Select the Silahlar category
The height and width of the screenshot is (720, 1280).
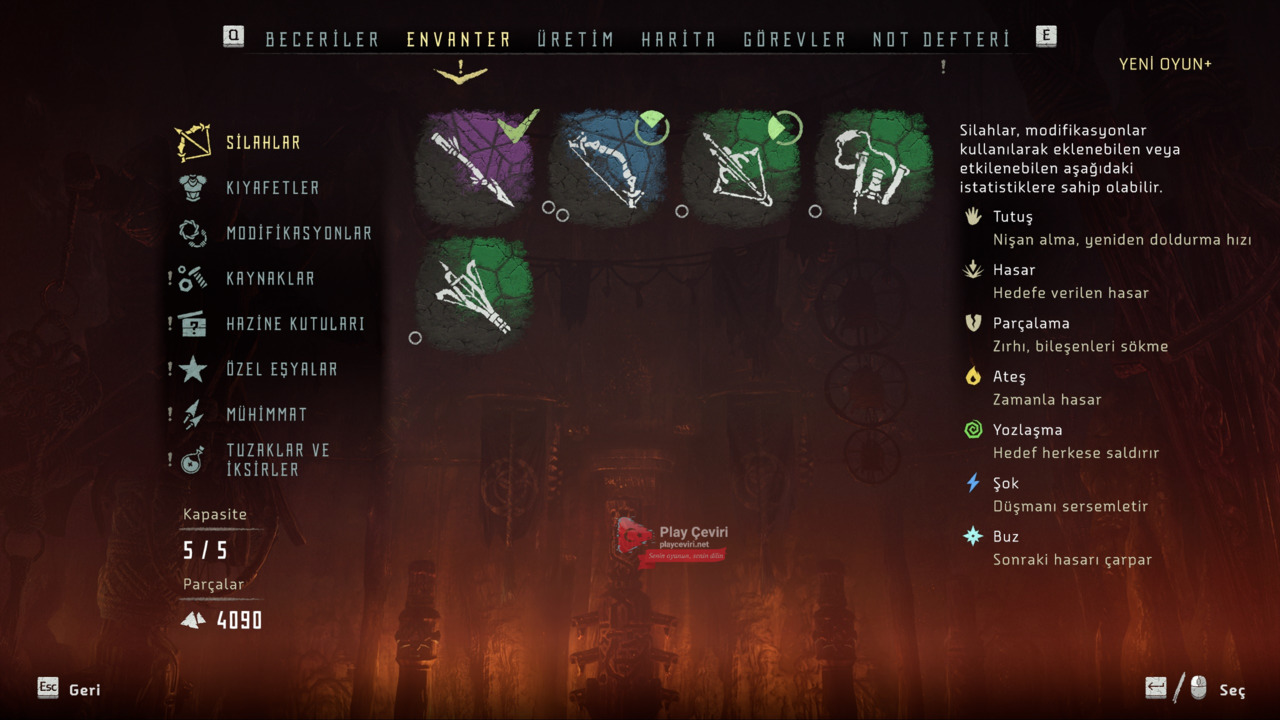click(262, 143)
